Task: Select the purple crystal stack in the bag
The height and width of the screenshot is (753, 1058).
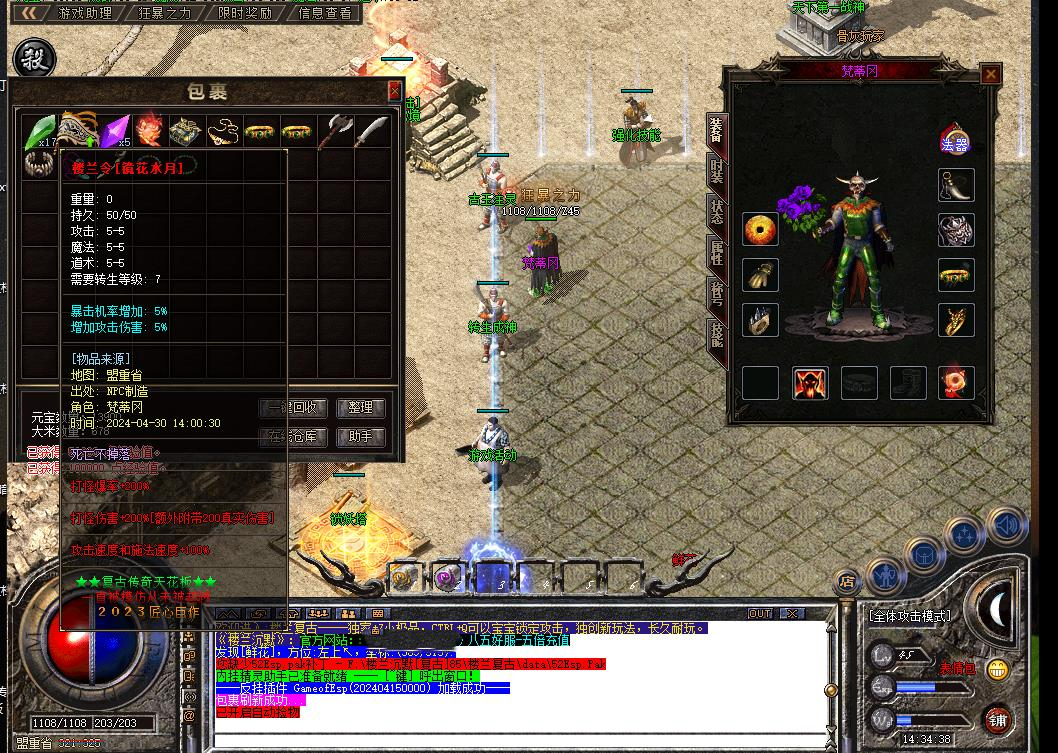Action: pyautogui.click(x=116, y=130)
